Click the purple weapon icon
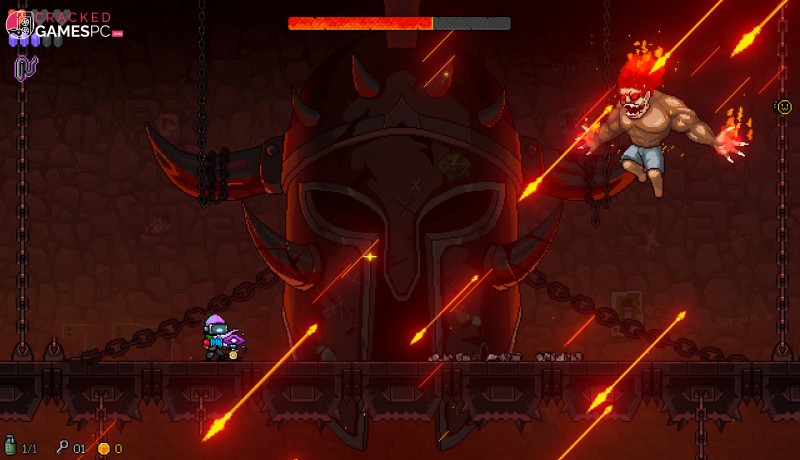The width and height of the screenshot is (800, 460). [25, 69]
